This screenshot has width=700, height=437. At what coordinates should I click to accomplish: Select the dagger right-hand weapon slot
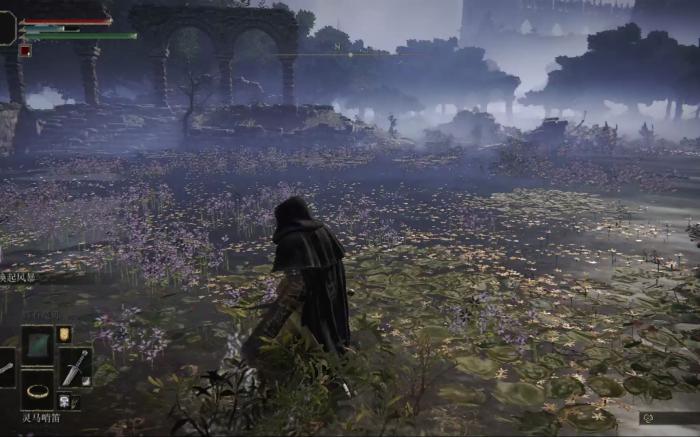tap(75, 366)
